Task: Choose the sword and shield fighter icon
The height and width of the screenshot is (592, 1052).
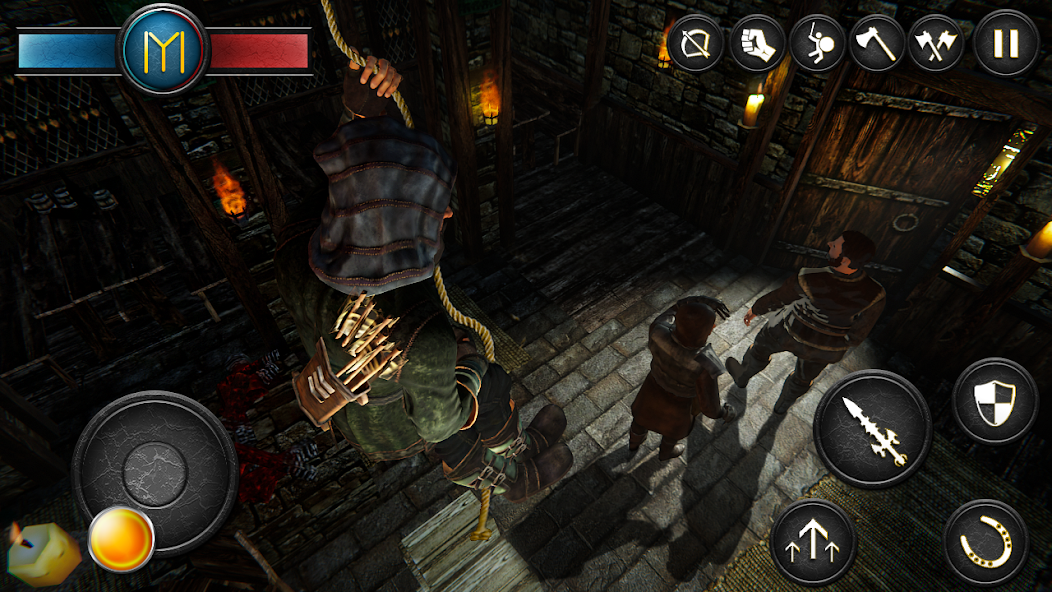Action: [x=817, y=44]
